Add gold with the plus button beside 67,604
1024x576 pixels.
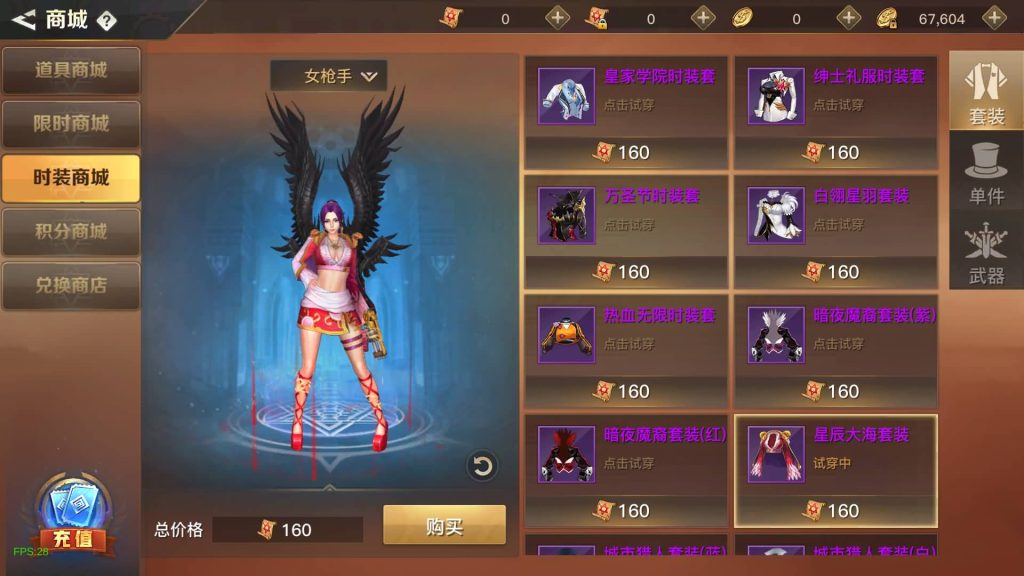(994, 18)
